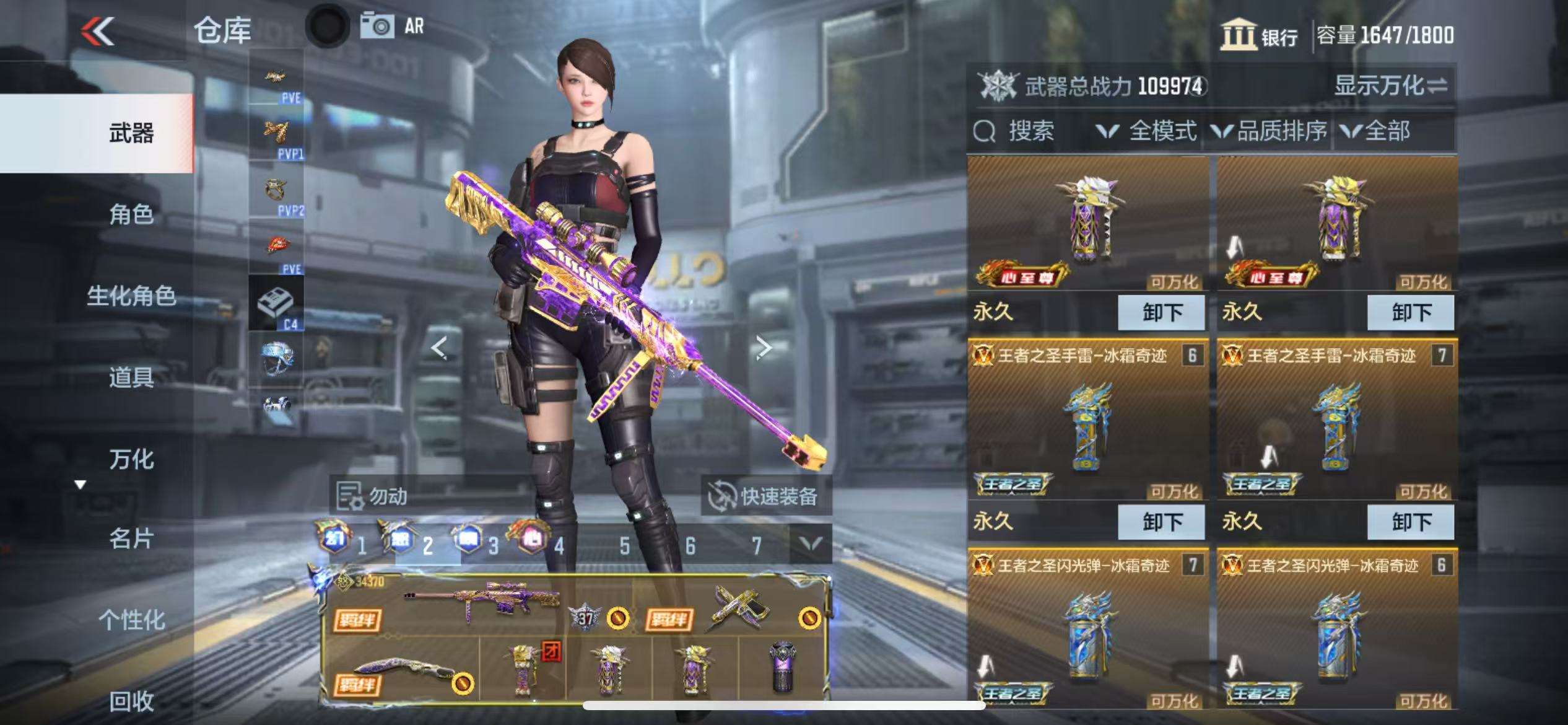Show next weapon with right arrow
This screenshot has height=725, width=1568.
tap(764, 348)
